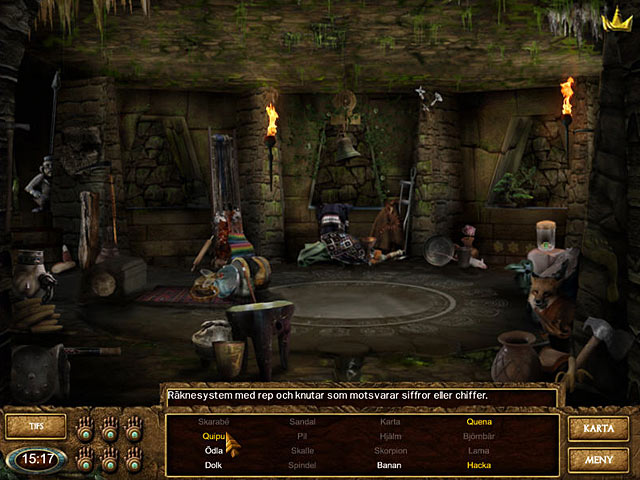Click the word Dolk in the item list

click(x=214, y=465)
